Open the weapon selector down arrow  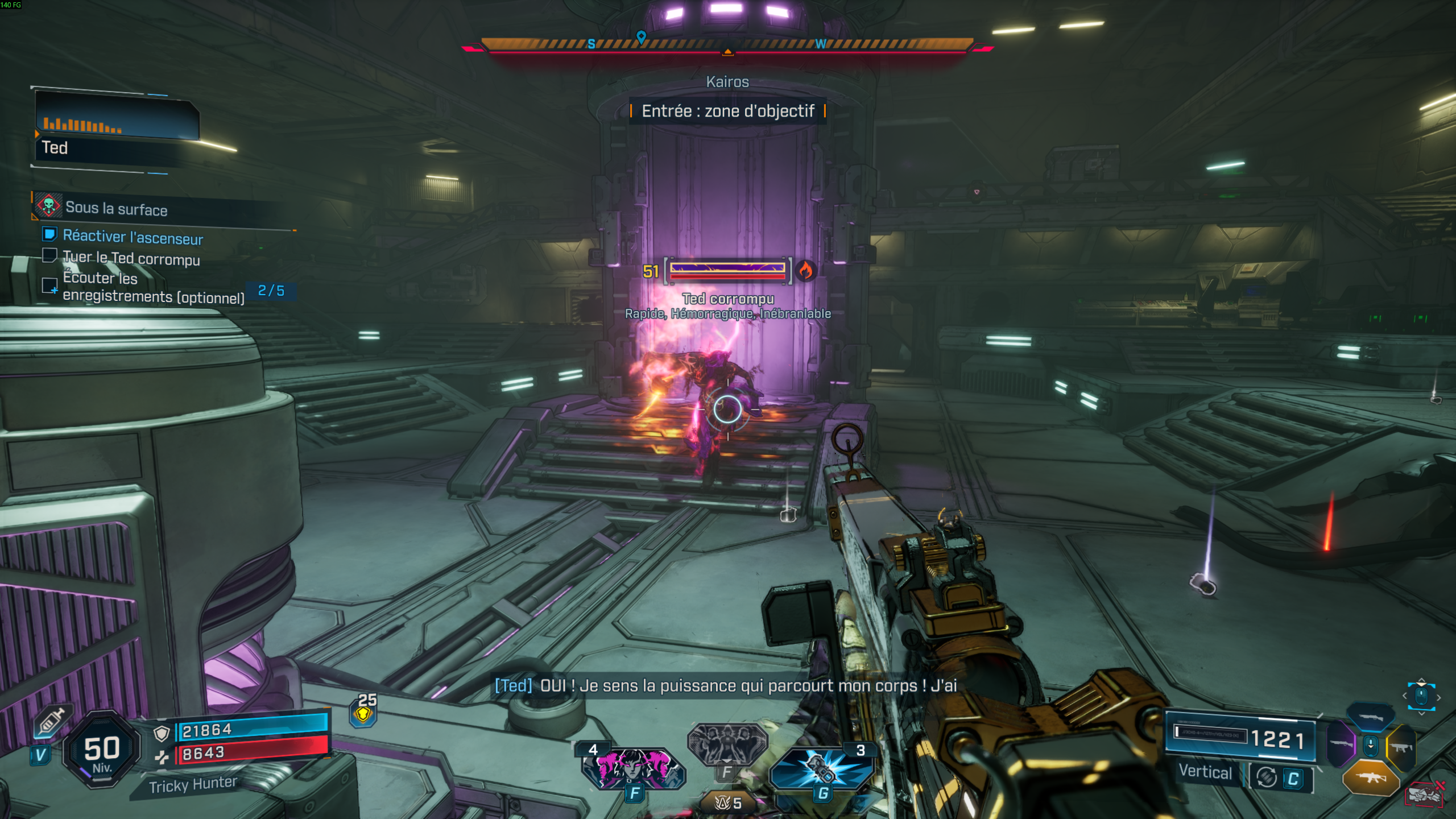coord(1371,745)
